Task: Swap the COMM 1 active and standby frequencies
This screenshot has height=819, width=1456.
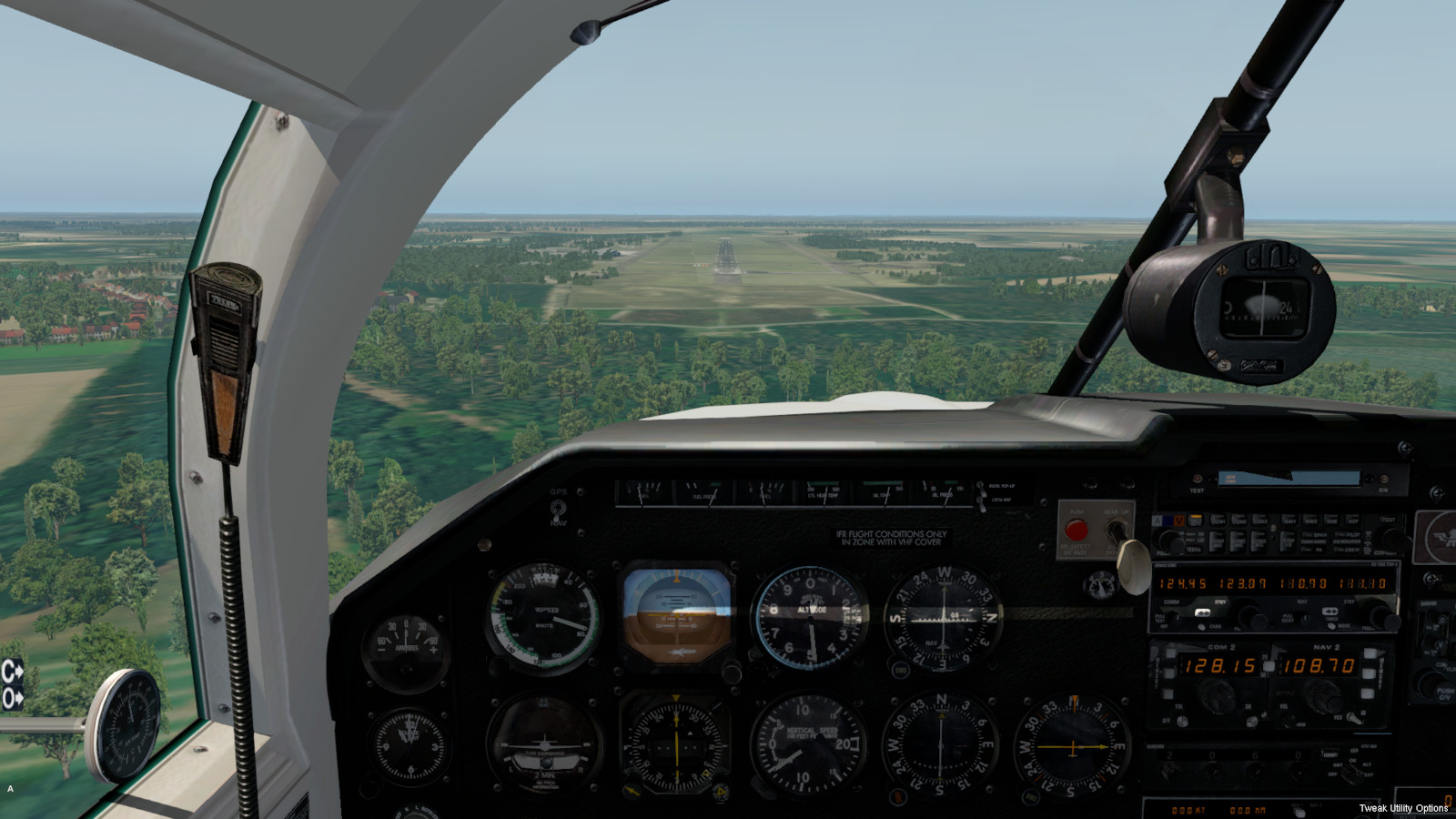Action: click(1202, 611)
